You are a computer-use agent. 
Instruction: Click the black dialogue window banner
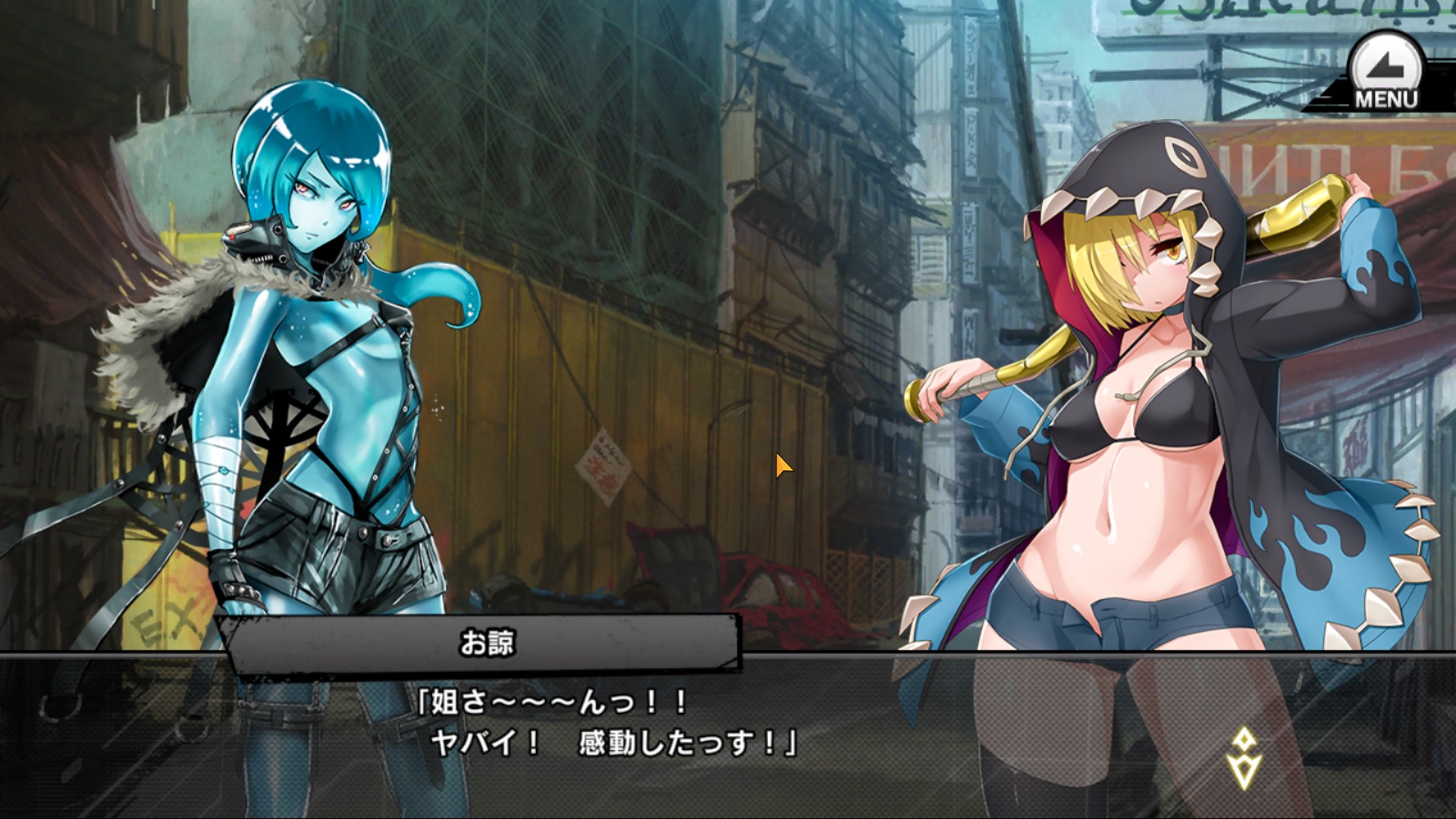(x=485, y=644)
